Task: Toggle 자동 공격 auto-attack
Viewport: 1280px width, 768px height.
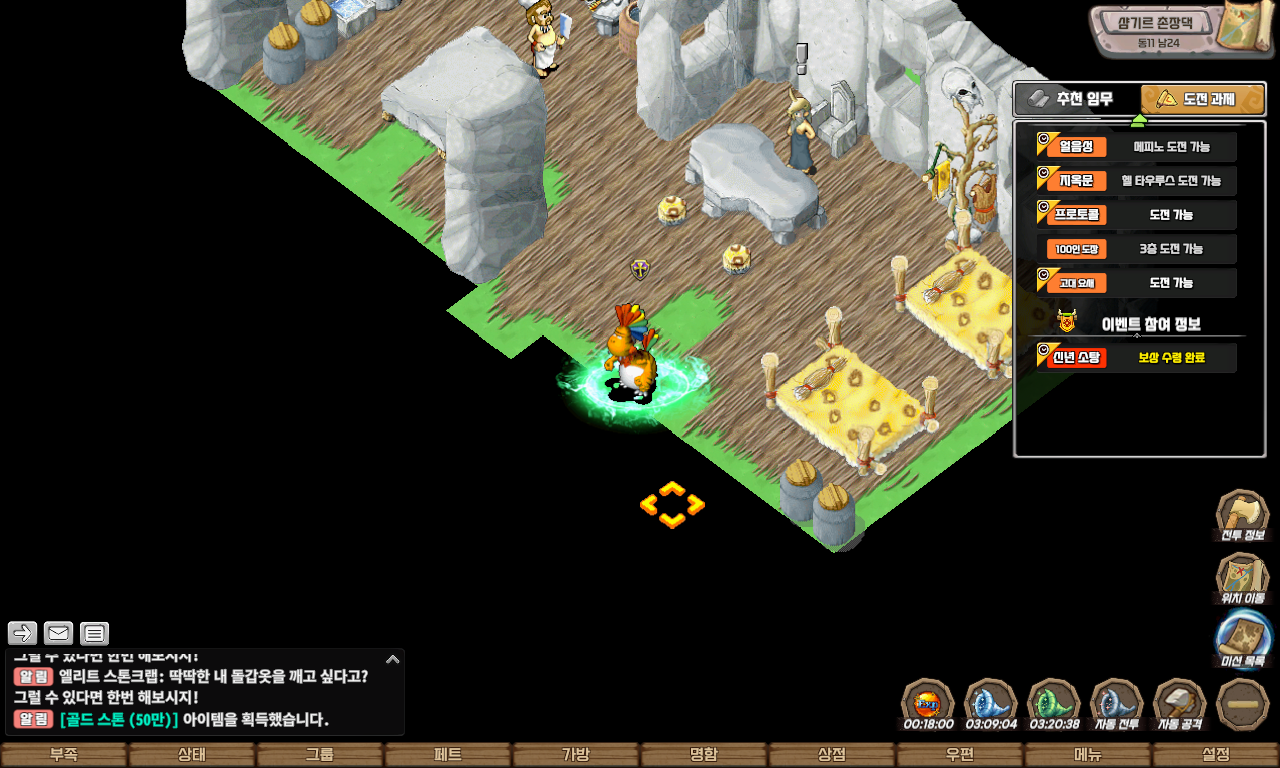Action: point(1180,704)
